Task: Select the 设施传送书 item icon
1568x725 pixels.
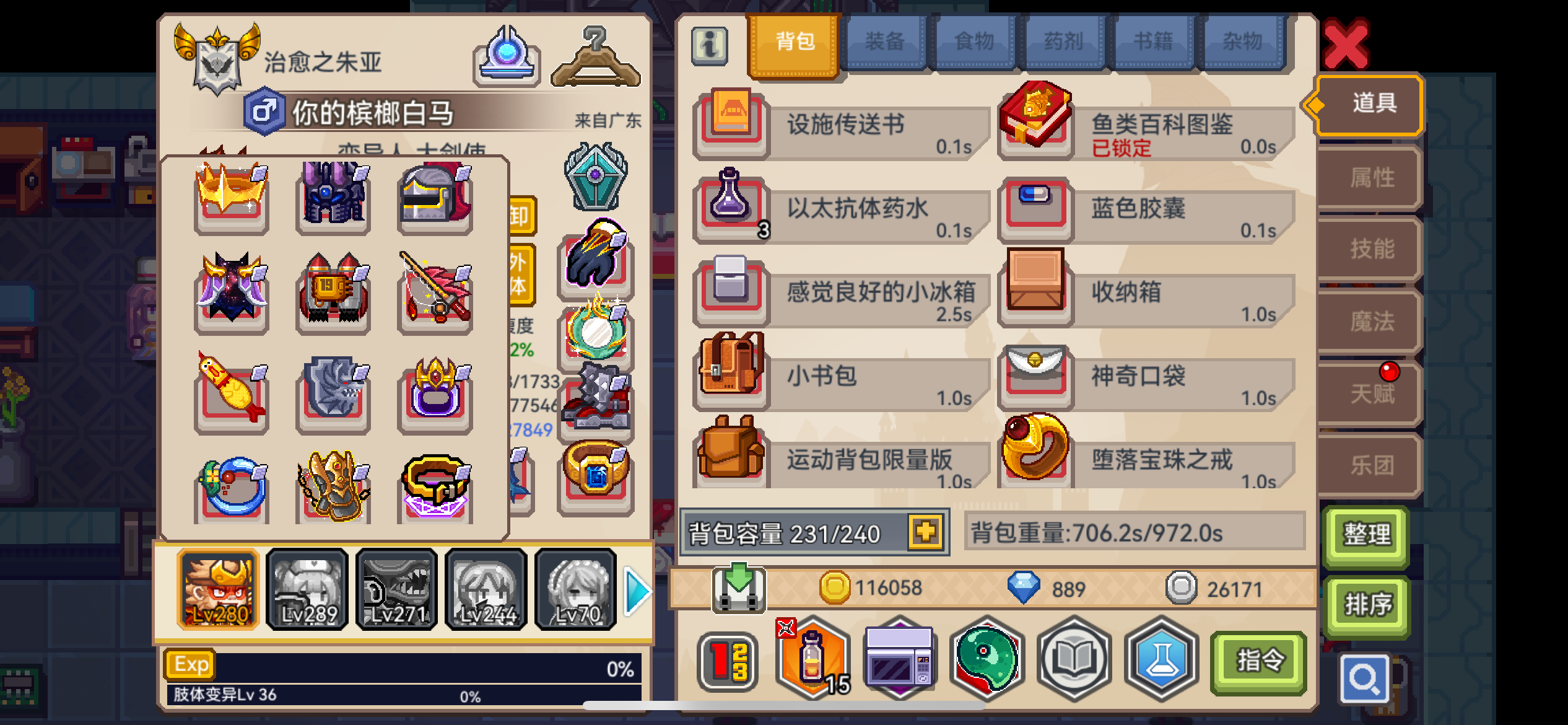Action: [731, 121]
